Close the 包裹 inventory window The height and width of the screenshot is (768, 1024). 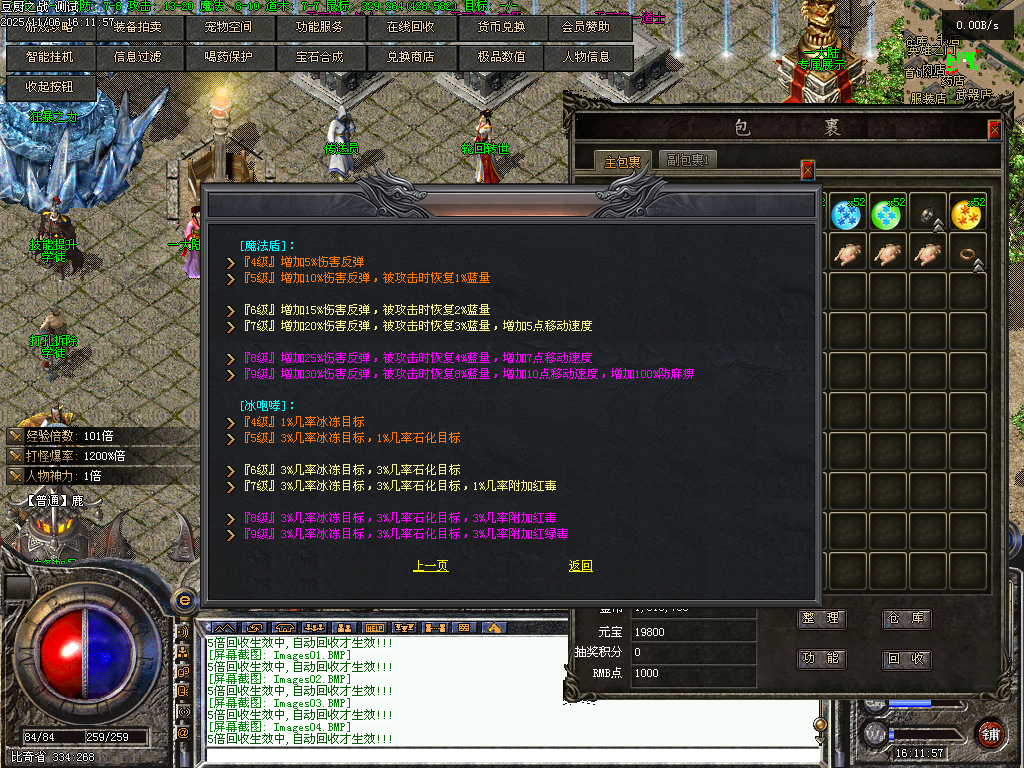[x=994, y=129]
